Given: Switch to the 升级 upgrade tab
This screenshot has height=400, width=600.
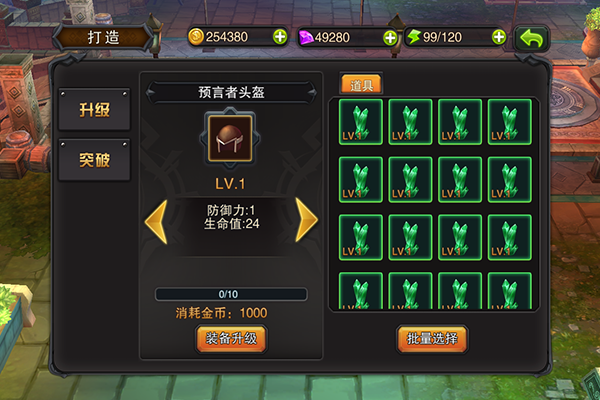Looking at the screenshot, I should pos(94,111).
